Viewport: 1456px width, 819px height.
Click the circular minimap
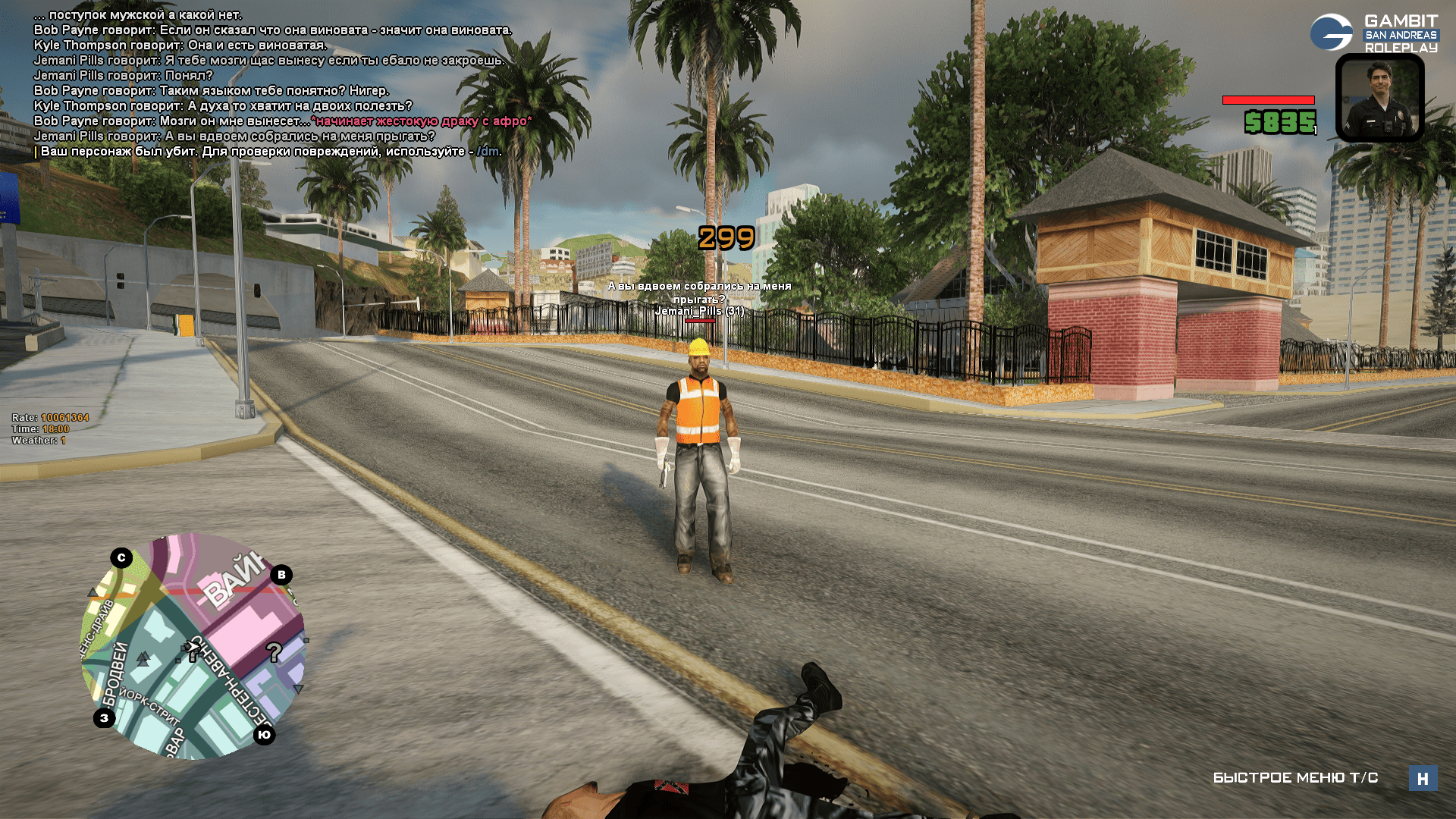[x=193, y=646]
